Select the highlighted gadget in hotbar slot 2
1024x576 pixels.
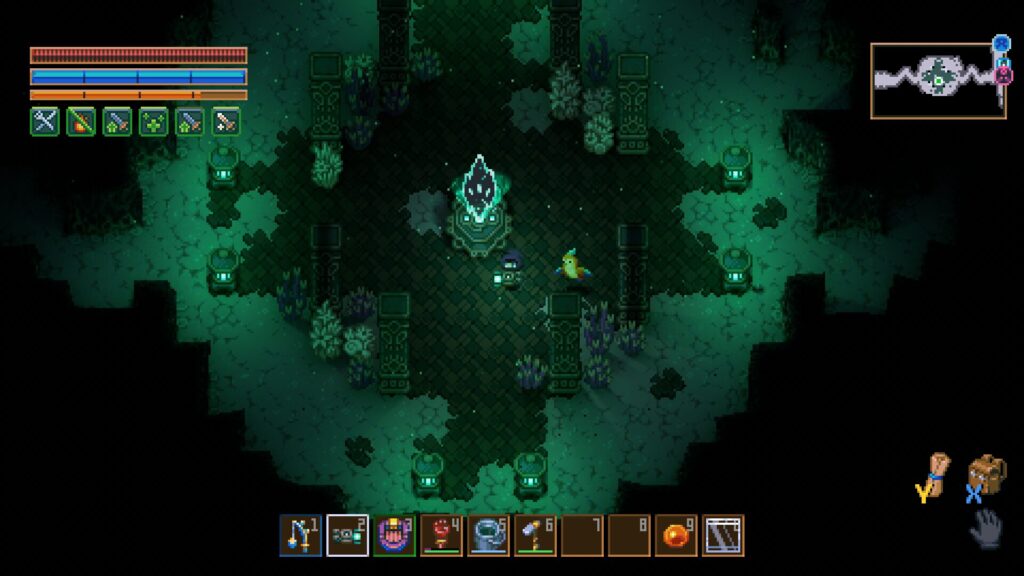coord(347,535)
